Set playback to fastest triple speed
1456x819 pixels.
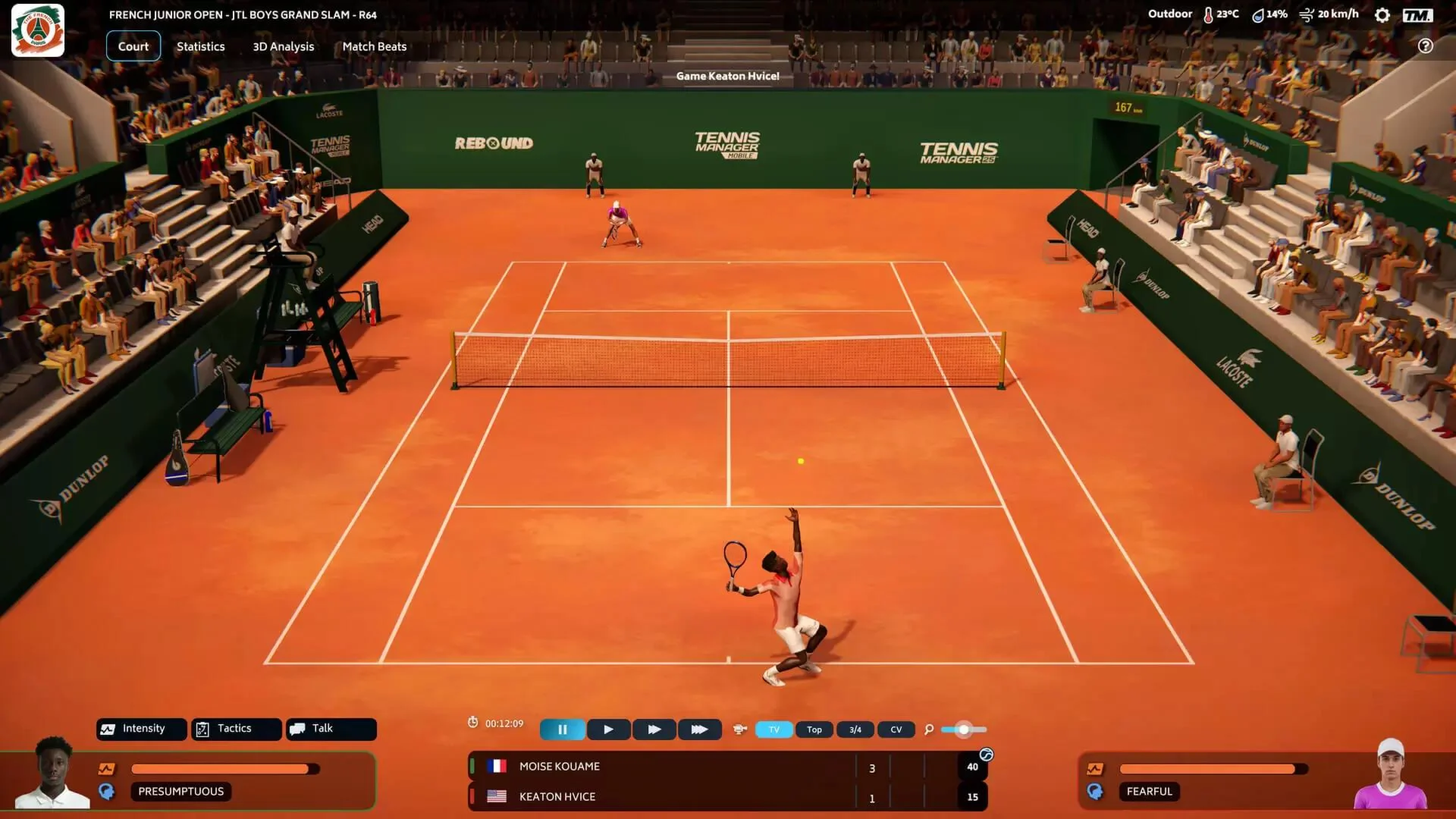(x=699, y=730)
